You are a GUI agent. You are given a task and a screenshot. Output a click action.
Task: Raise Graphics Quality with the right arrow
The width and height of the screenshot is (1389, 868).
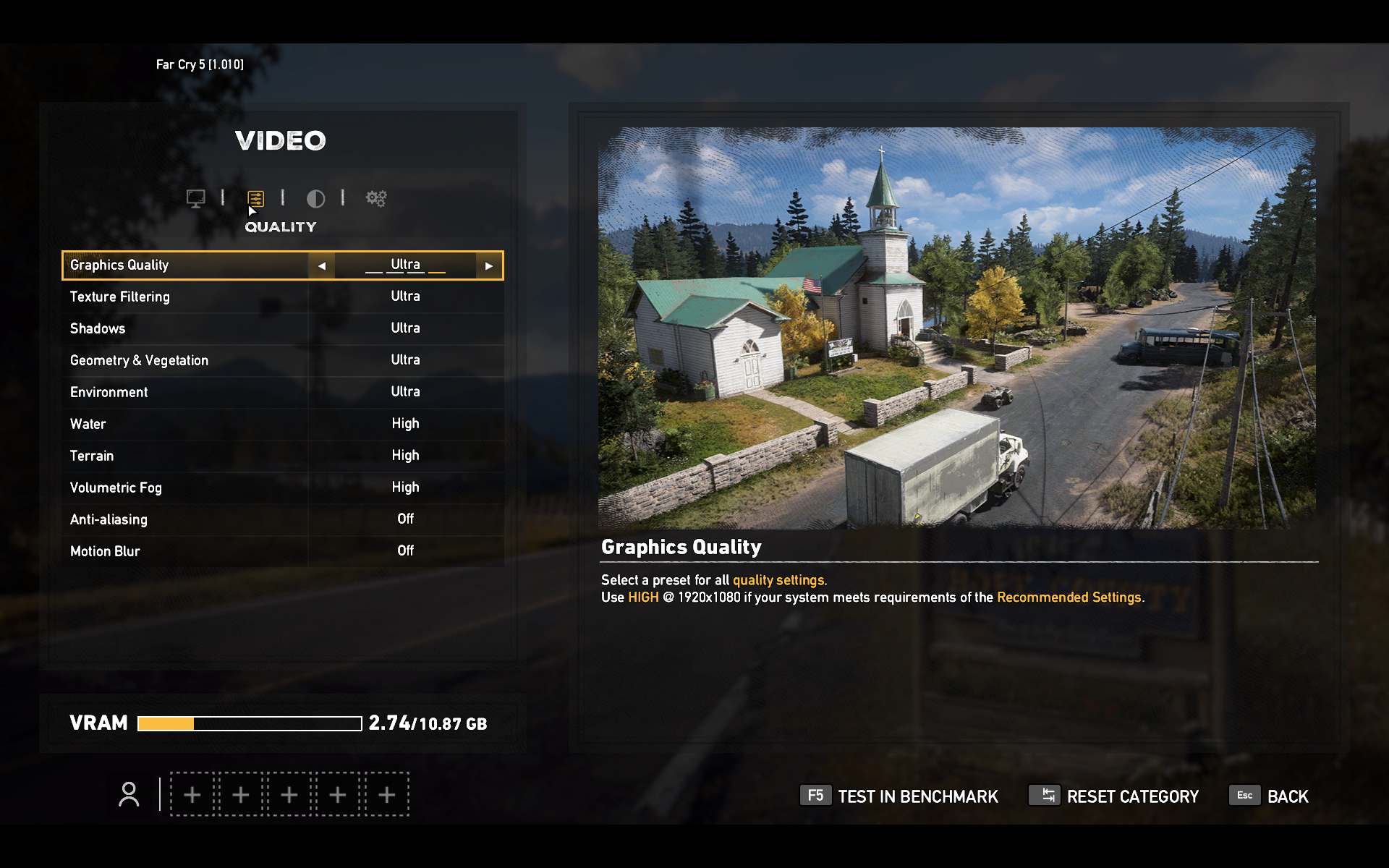point(489,266)
